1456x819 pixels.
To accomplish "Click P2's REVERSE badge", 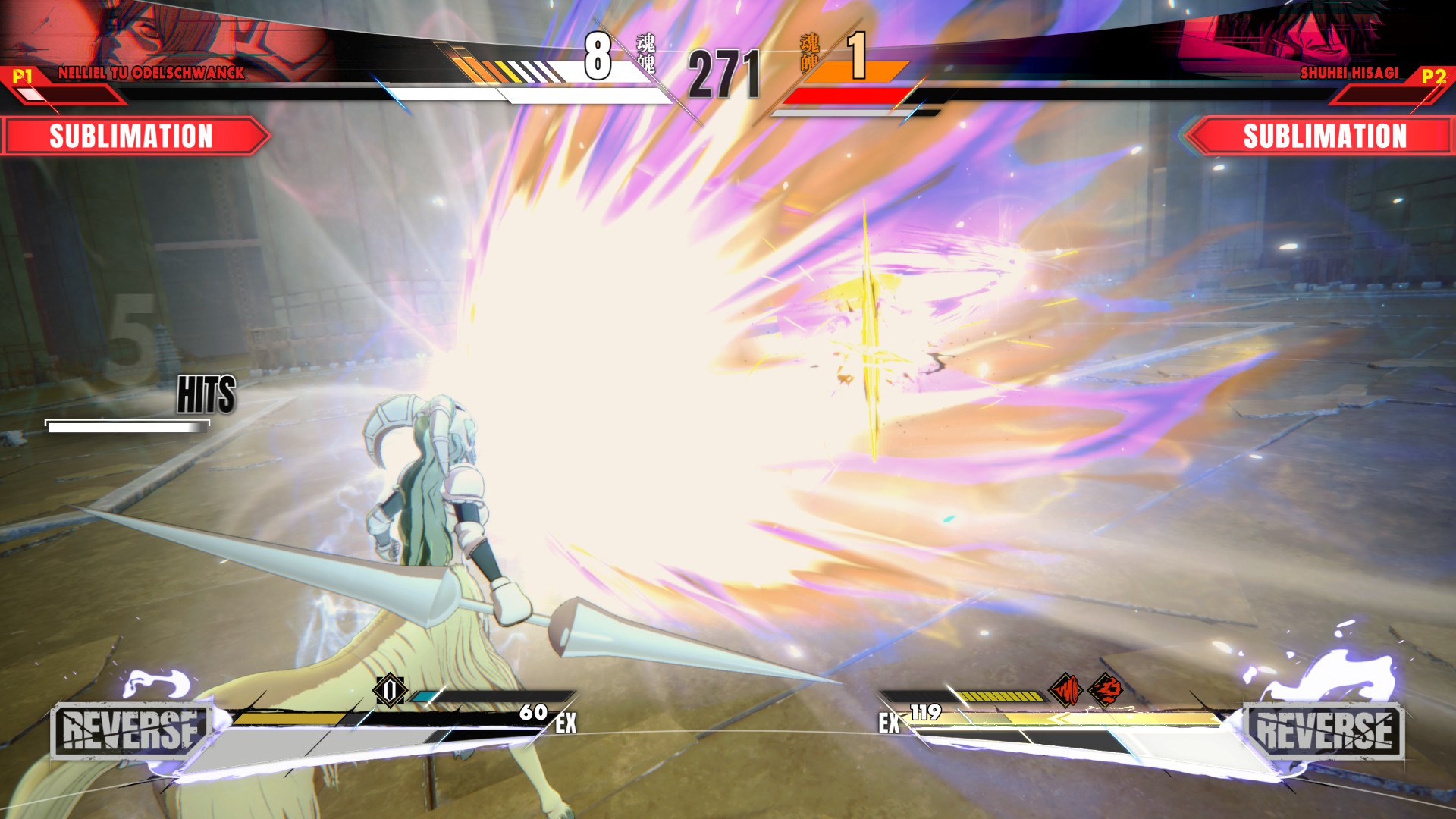I will point(1324,731).
